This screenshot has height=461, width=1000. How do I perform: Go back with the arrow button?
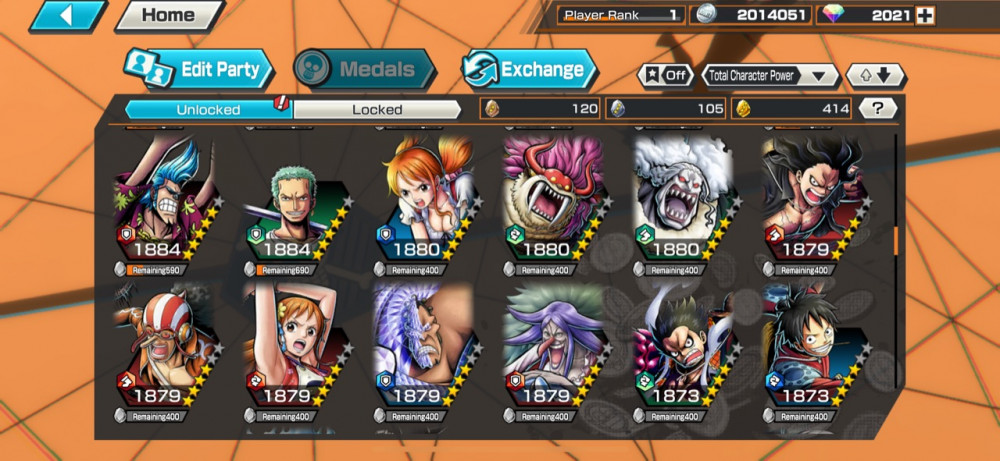[68, 15]
